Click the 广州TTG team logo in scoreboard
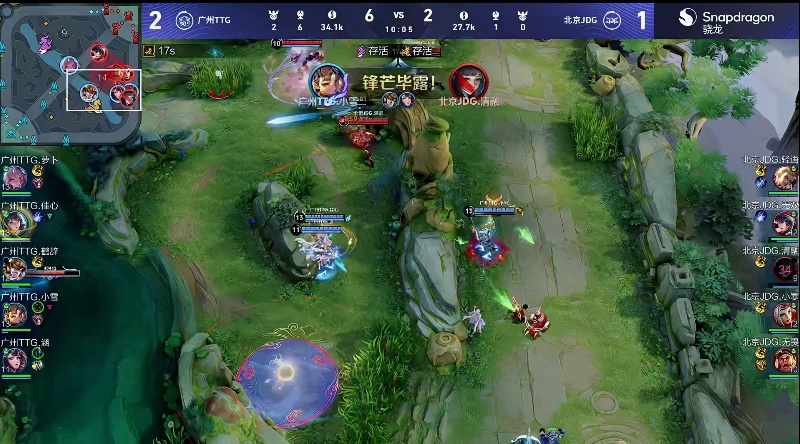Screen dimensions: 800x444 point(185,19)
